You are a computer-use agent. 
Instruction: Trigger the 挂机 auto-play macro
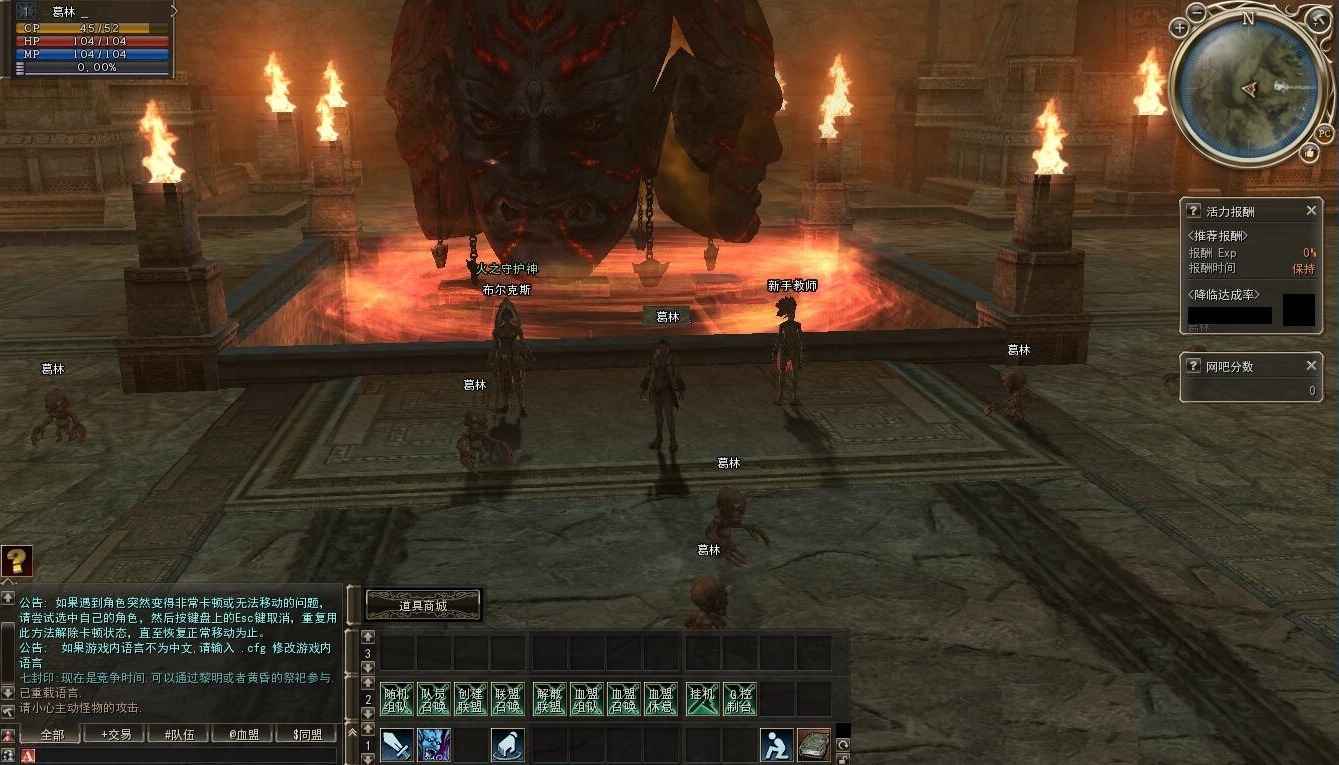point(703,699)
